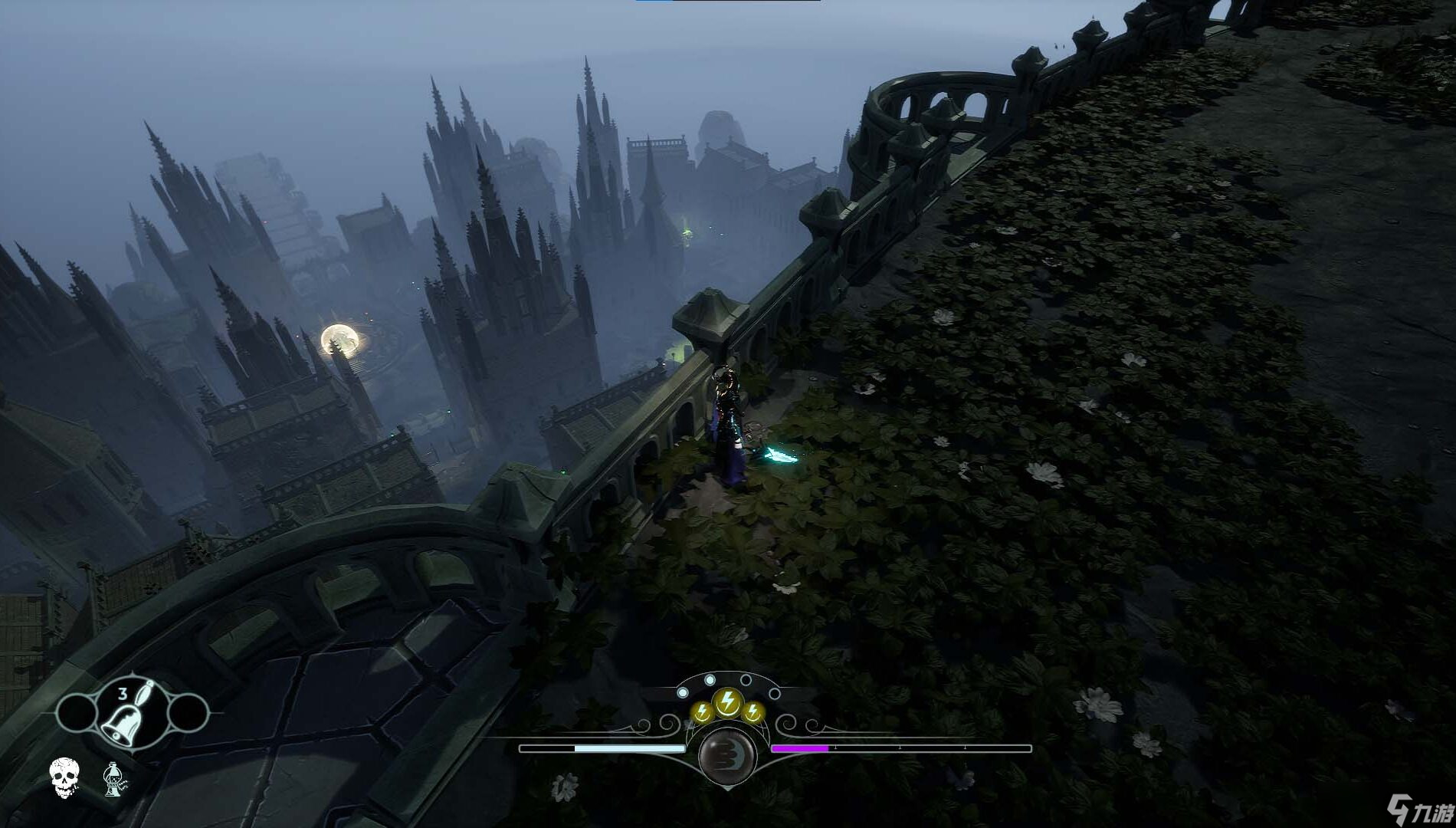Click the dark fist orb ability
Image resolution: width=1456 pixels, height=828 pixels.
point(728,756)
